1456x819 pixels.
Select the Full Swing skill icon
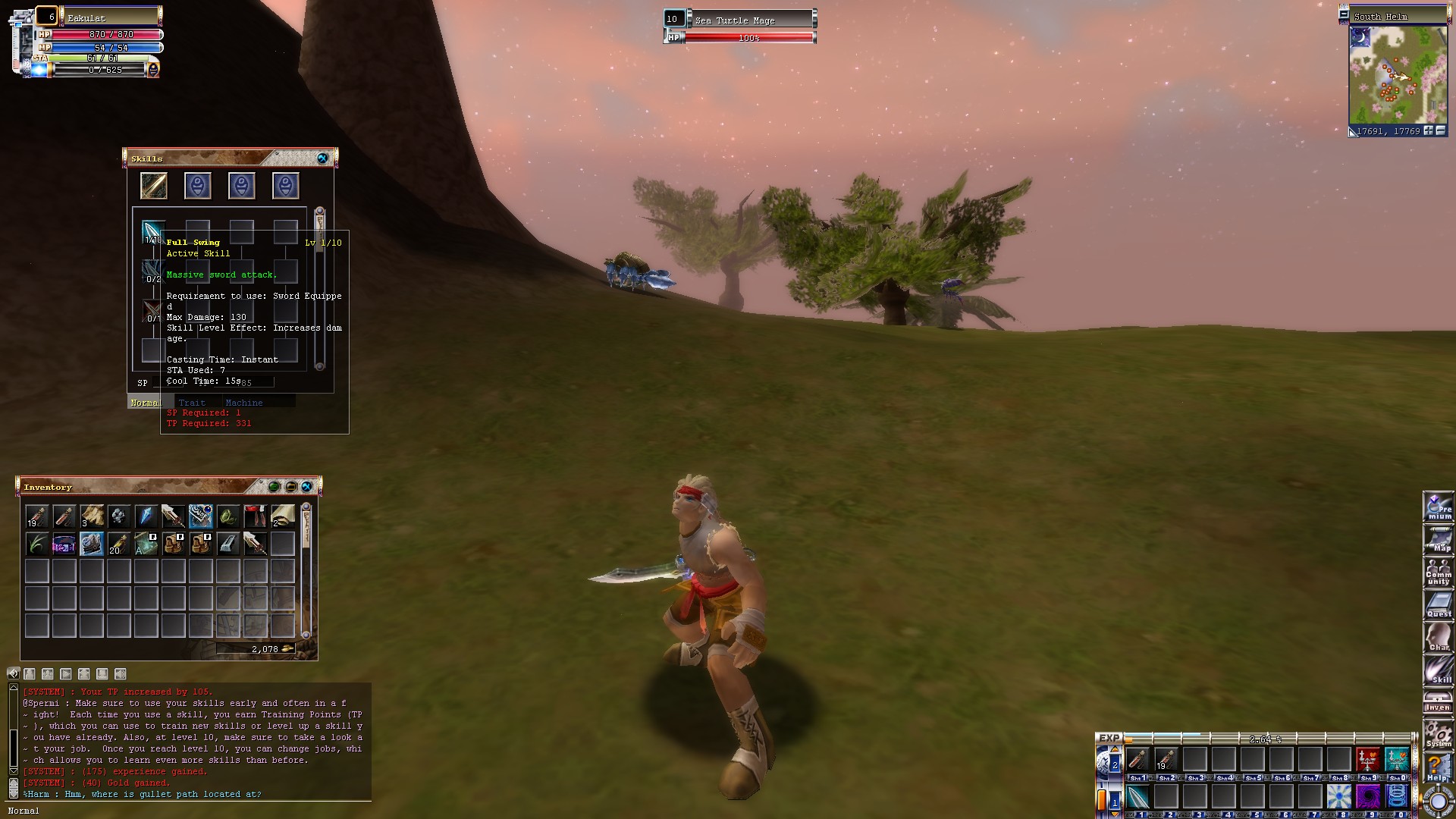pos(152,231)
